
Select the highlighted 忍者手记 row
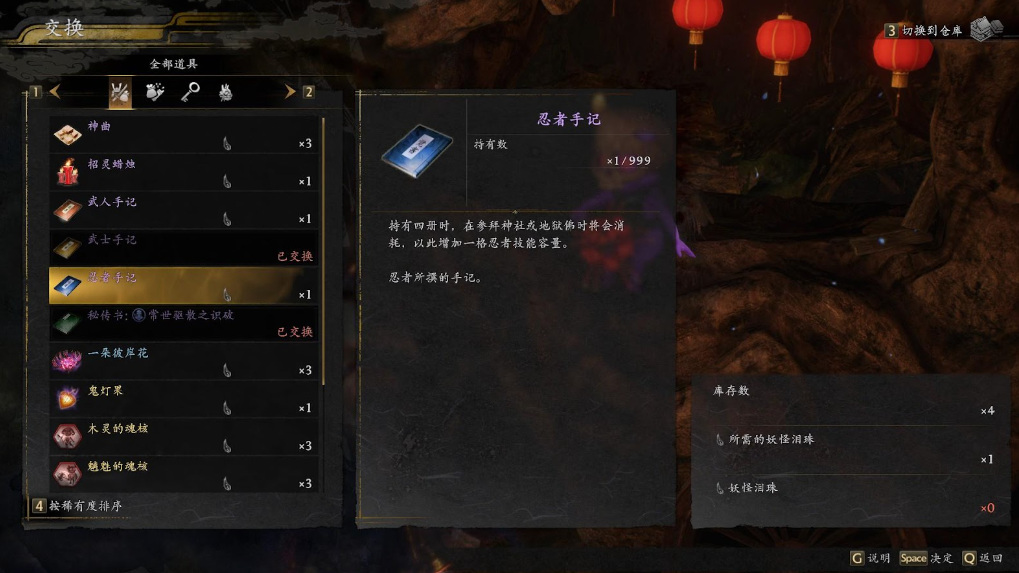(185, 285)
